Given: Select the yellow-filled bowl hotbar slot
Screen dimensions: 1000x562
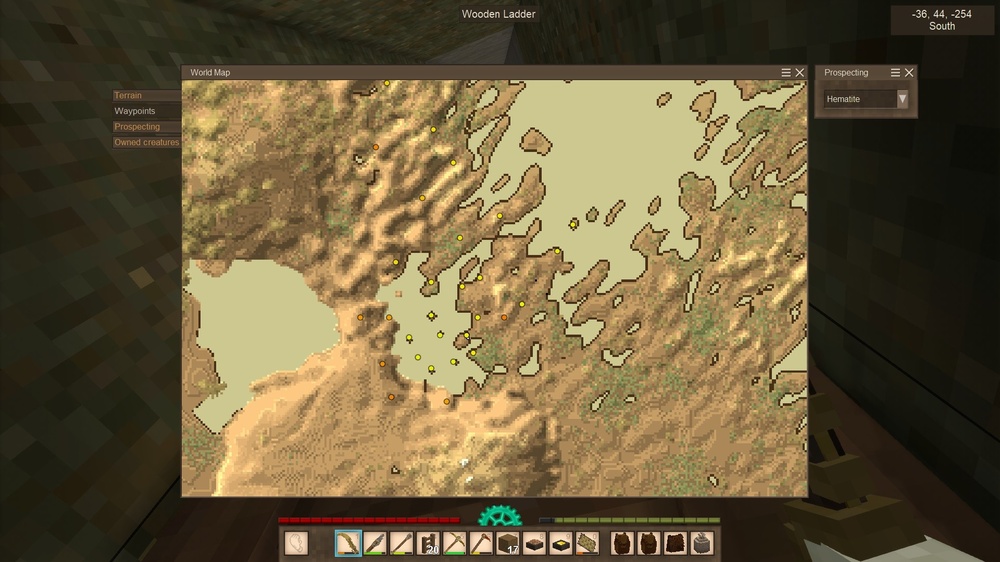Looking at the screenshot, I should click(x=562, y=543).
